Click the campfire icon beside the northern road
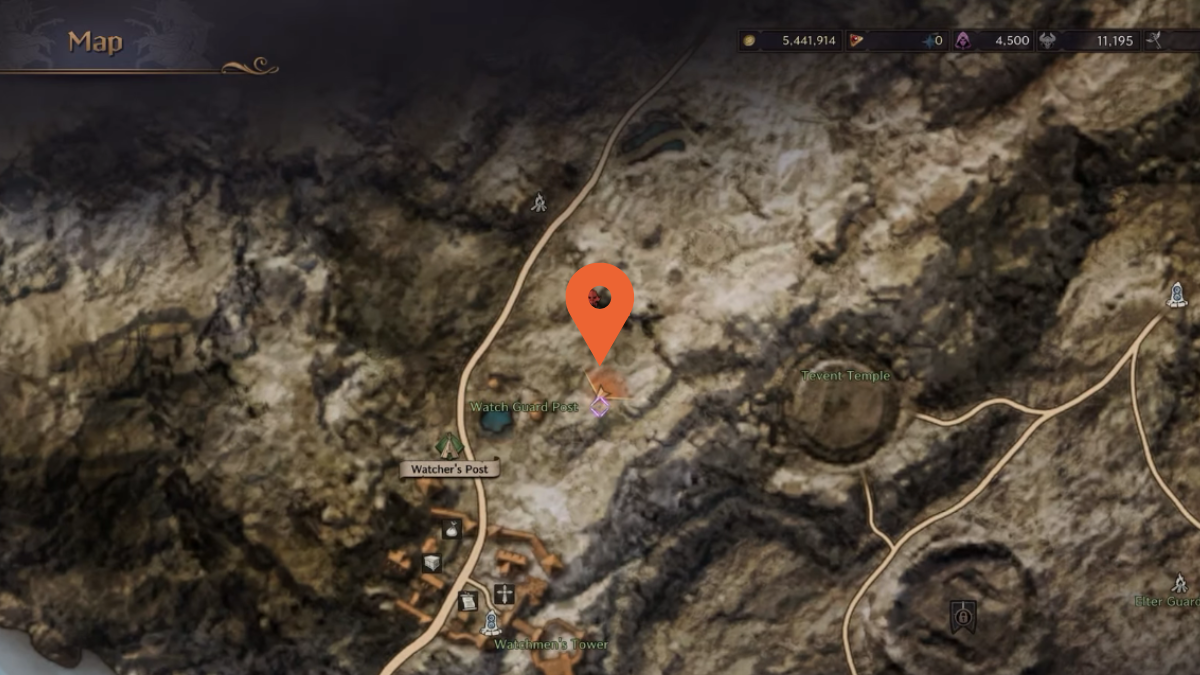Image resolution: width=1200 pixels, height=675 pixels. (539, 202)
